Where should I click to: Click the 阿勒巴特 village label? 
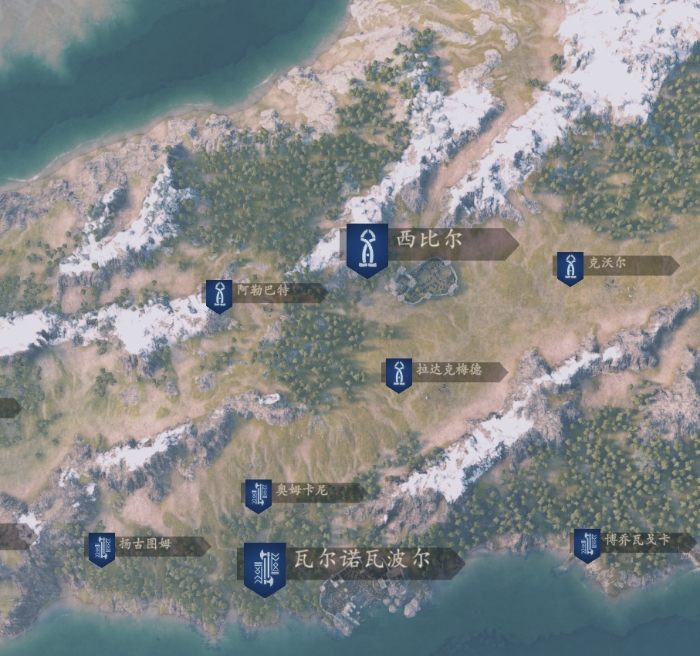(x=263, y=292)
